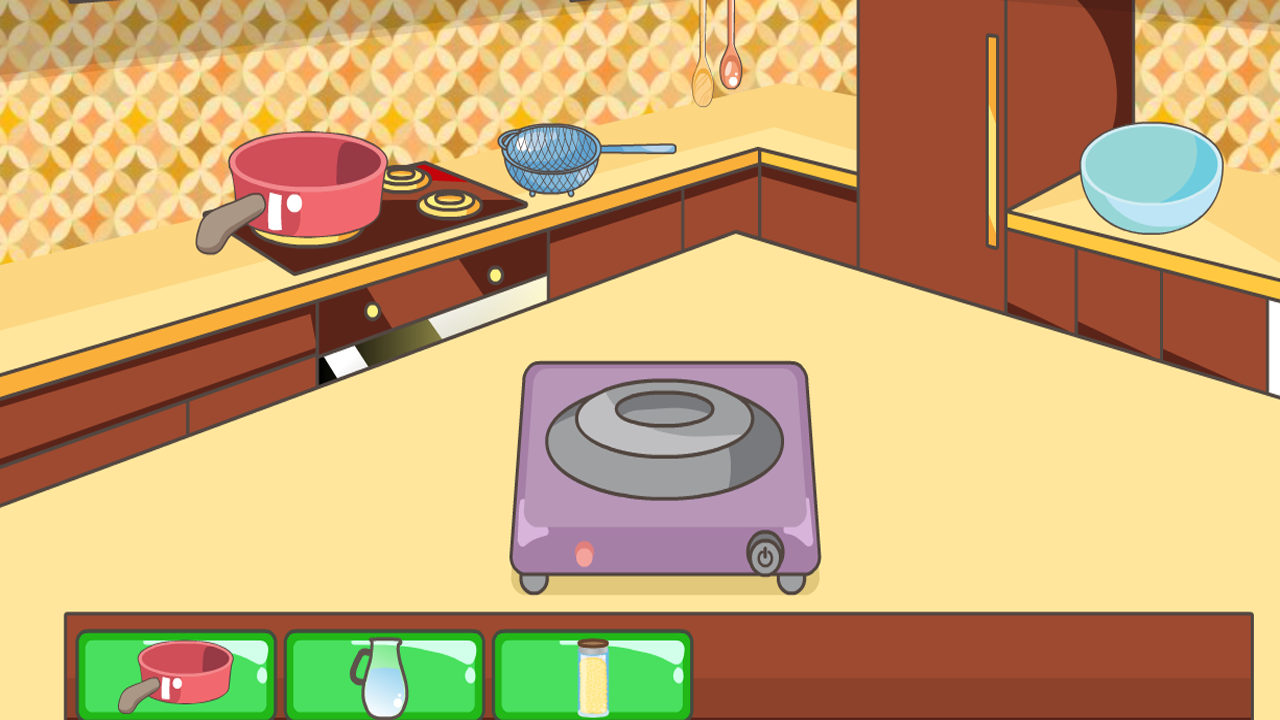Screen dimensions: 1280x720
Task: Select the red pot on the back stove
Action: coord(305,180)
